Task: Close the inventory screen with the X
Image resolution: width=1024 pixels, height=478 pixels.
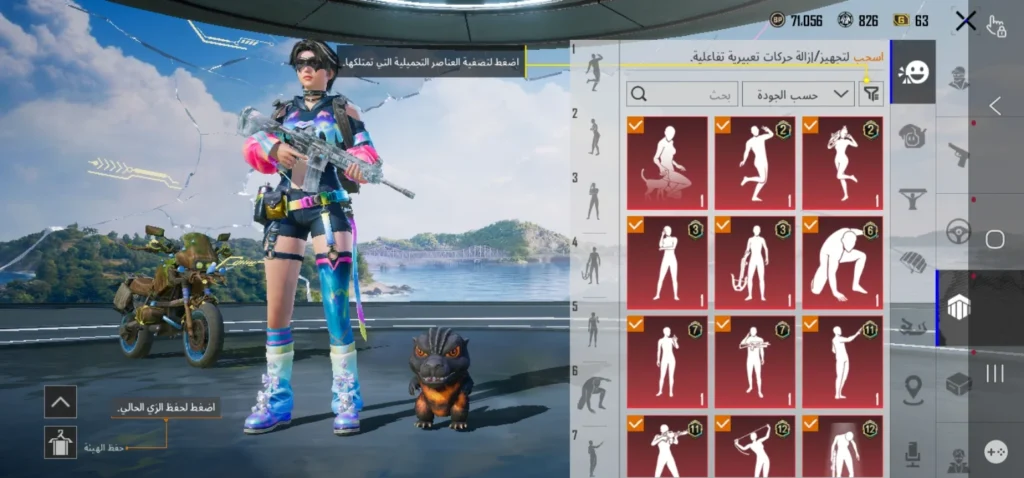Action: pos(965,21)
